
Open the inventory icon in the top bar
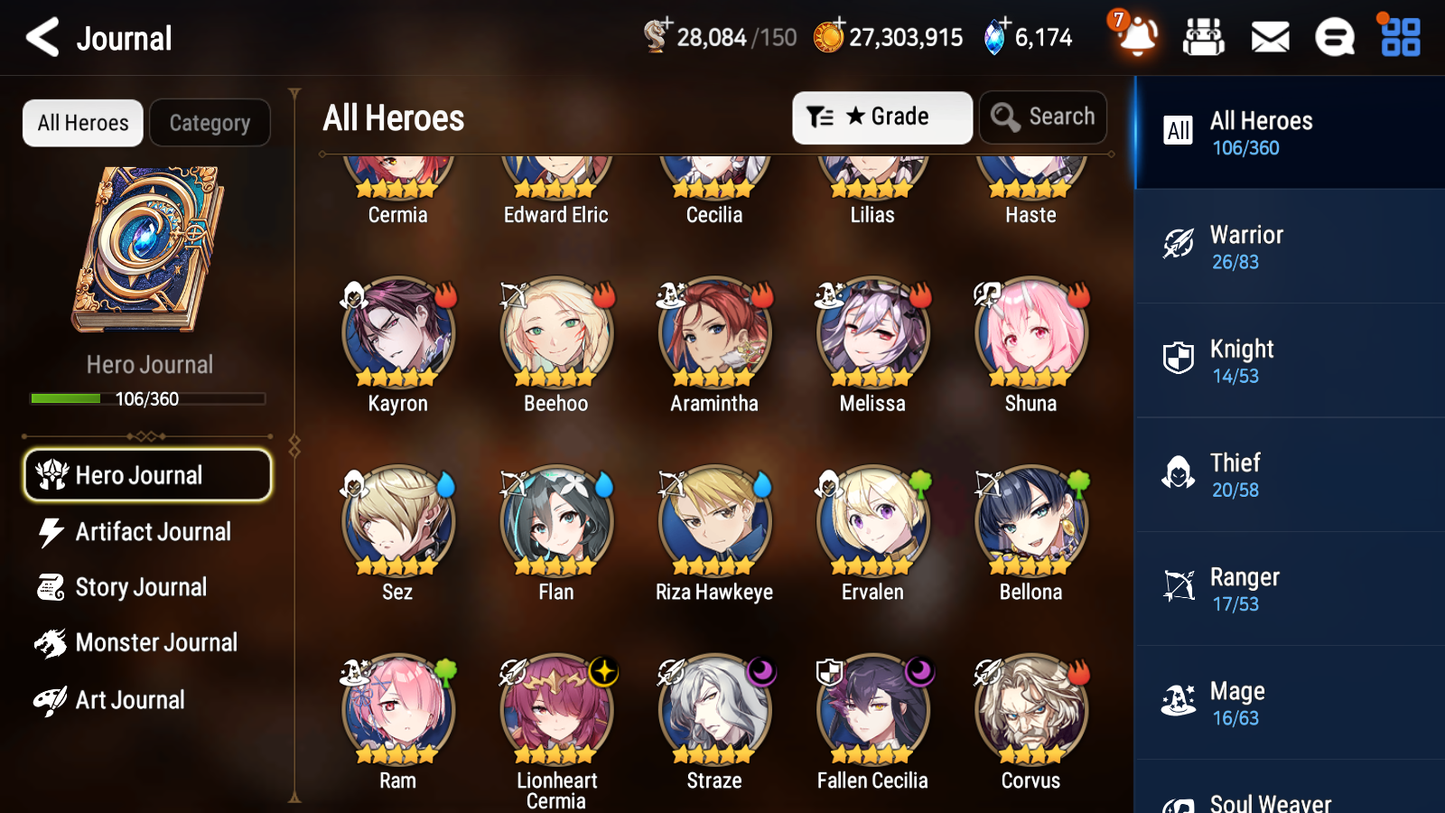coord(1203,36)
